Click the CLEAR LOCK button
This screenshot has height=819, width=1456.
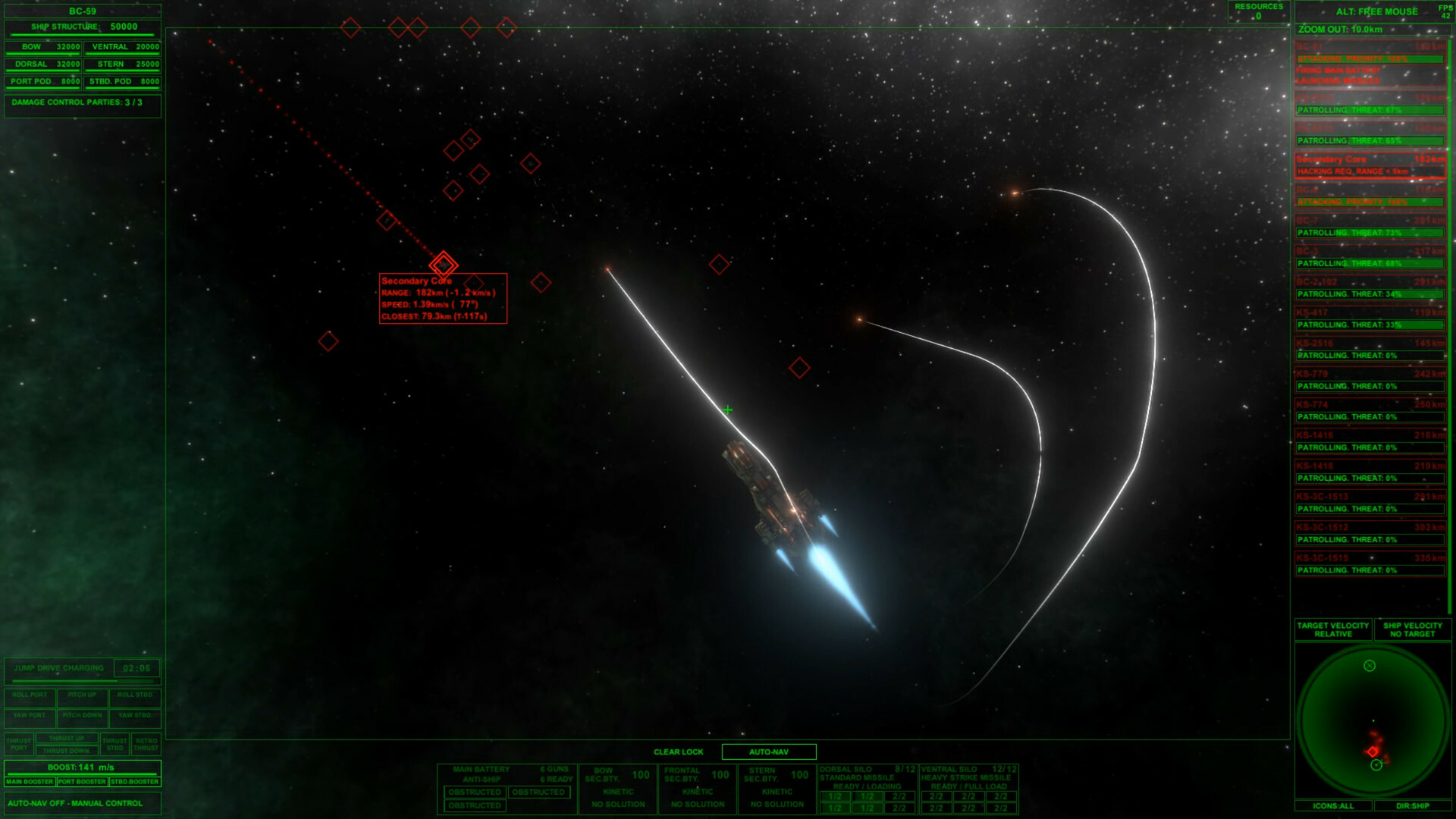(677, 752)
